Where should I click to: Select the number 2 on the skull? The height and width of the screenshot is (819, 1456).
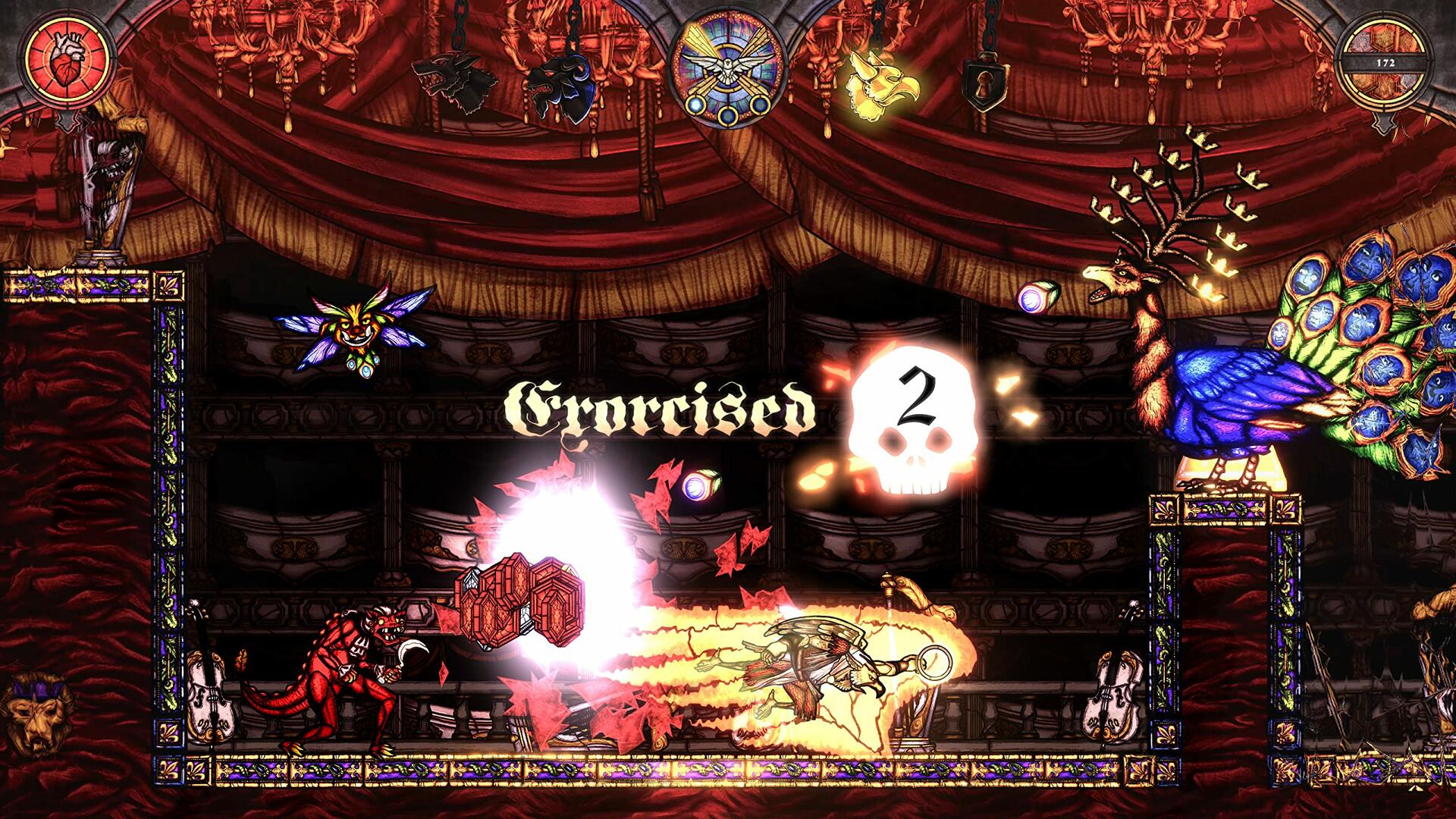[x=918, y=398]
